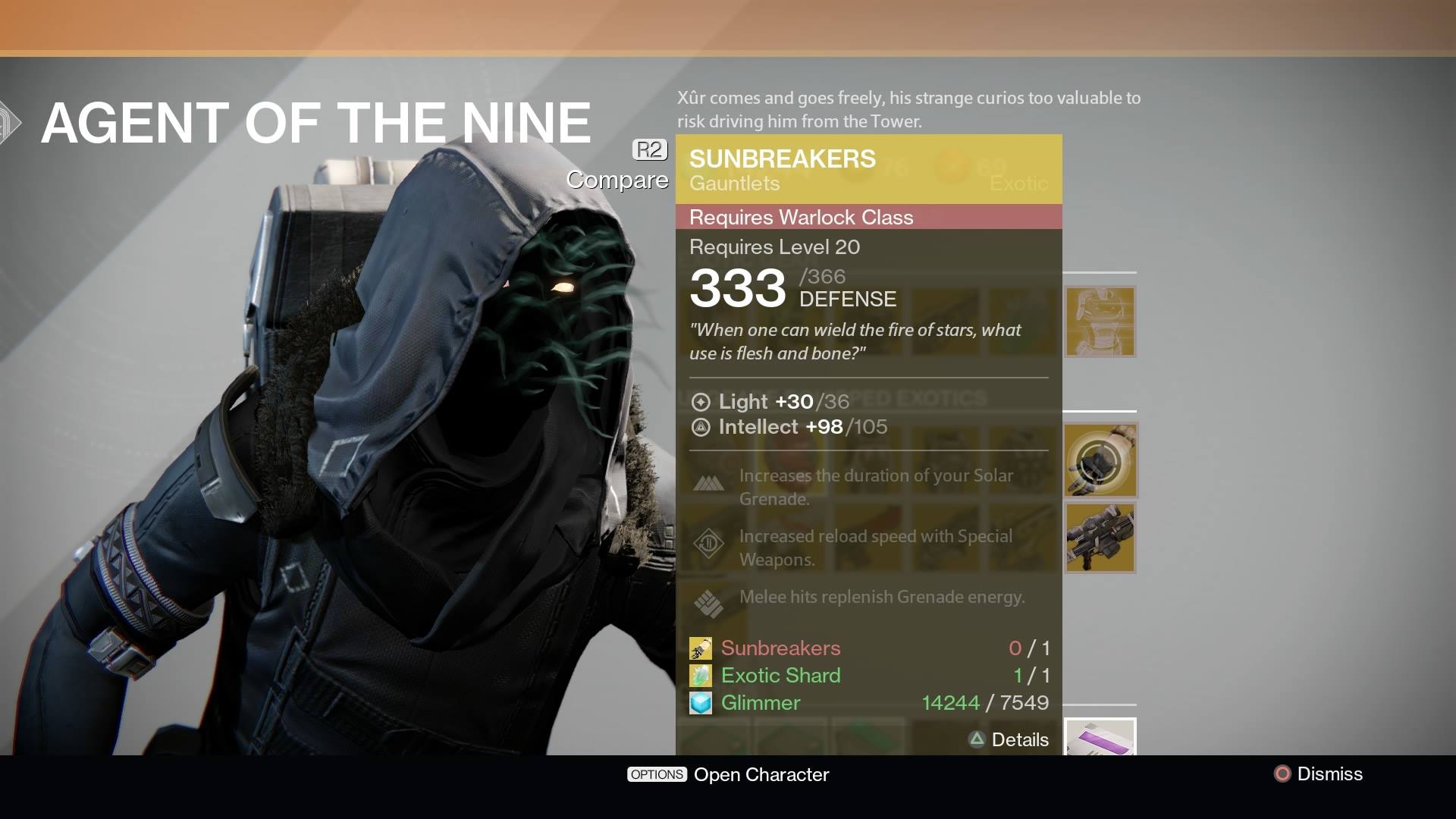Click the Light stat circle icon
1456x819 pixels.
[701, 402]
